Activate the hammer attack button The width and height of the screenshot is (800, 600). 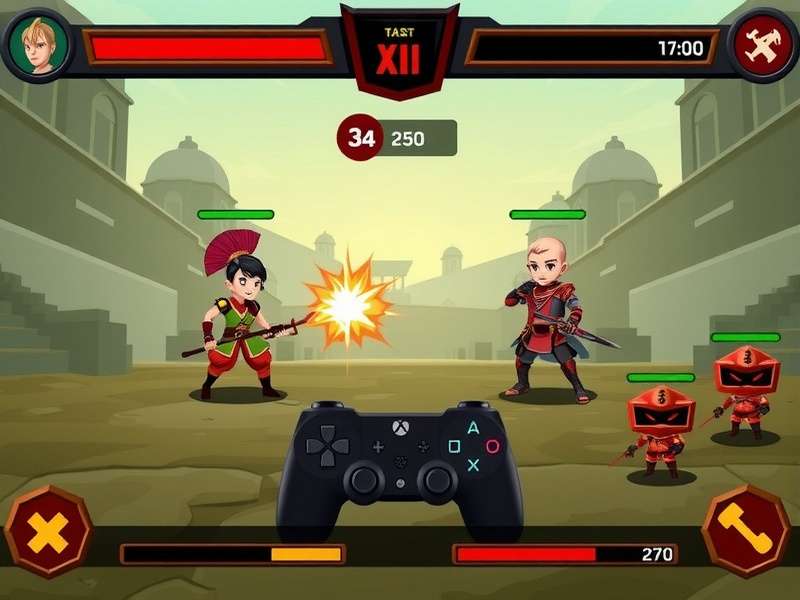[x=746, y=531]
